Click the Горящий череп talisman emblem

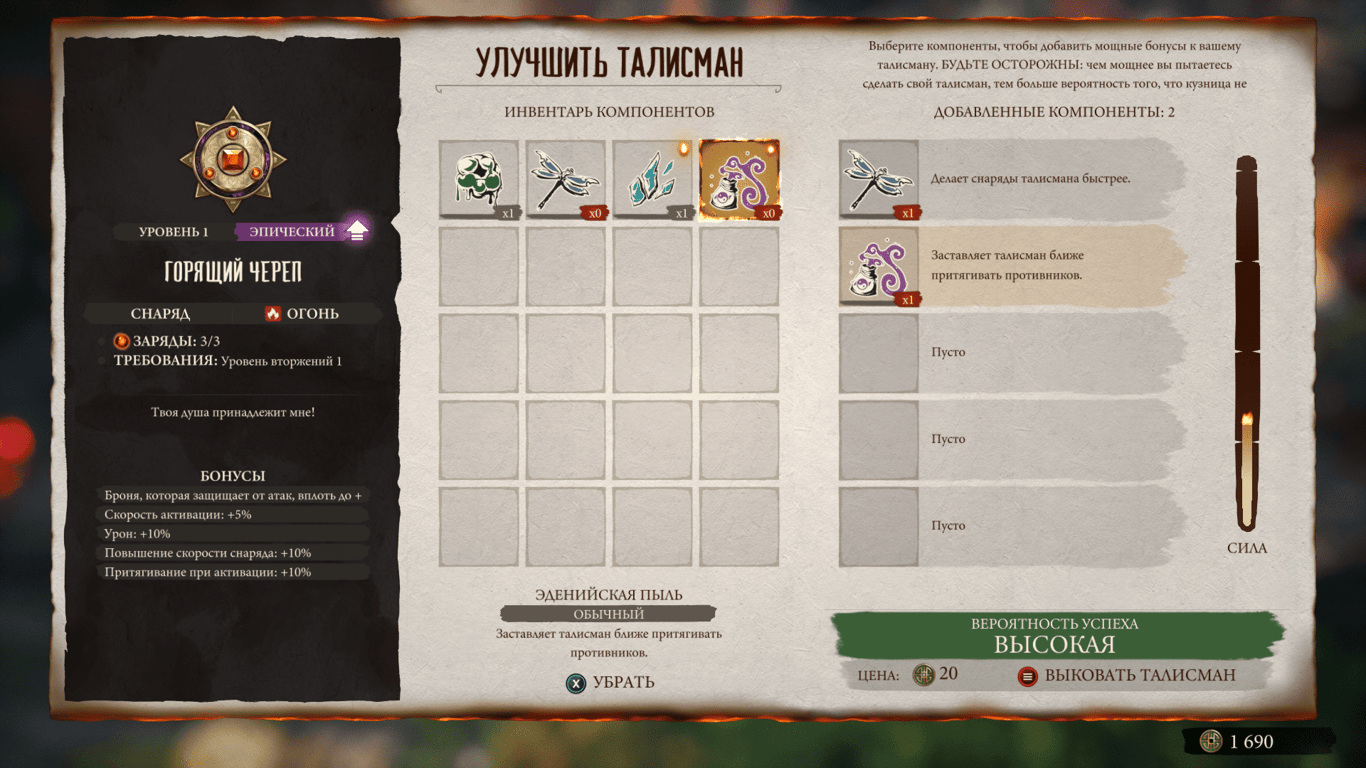233,158
